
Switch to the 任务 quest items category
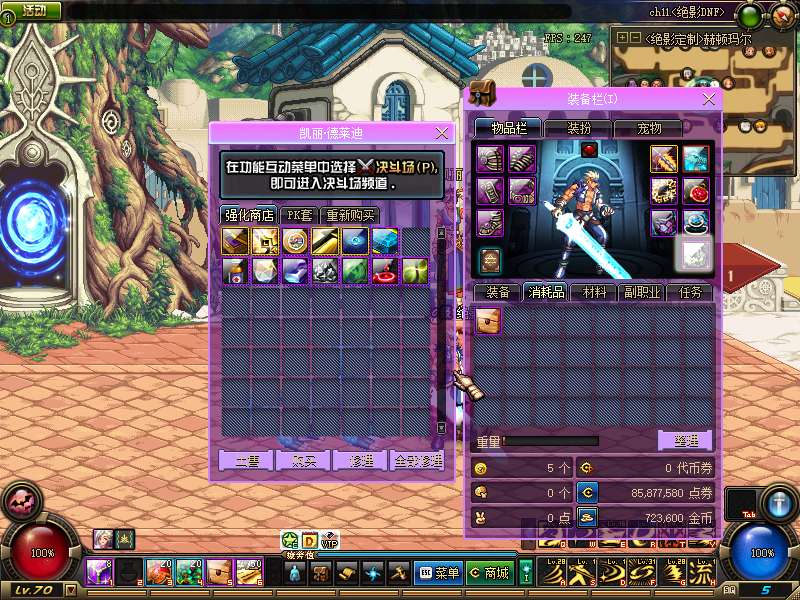[691, 292]
